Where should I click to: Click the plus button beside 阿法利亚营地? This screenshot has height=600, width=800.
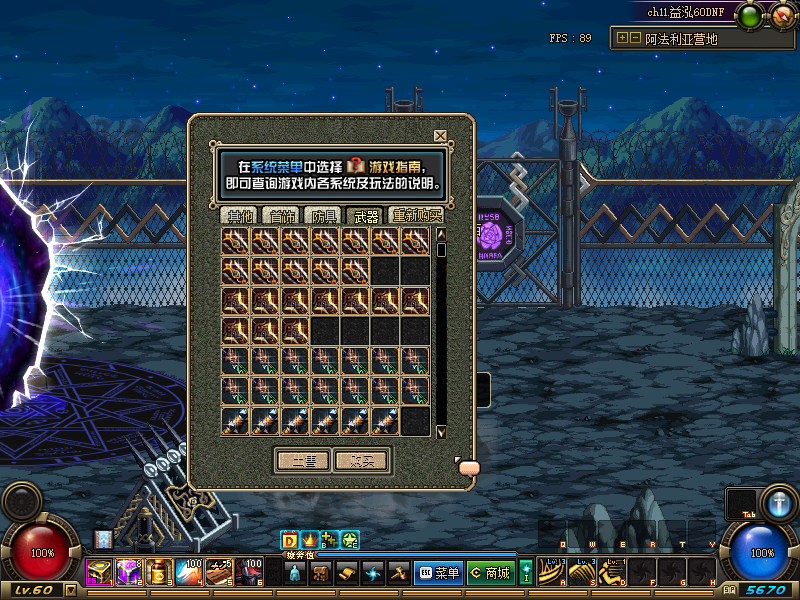[x=623, y=38]
